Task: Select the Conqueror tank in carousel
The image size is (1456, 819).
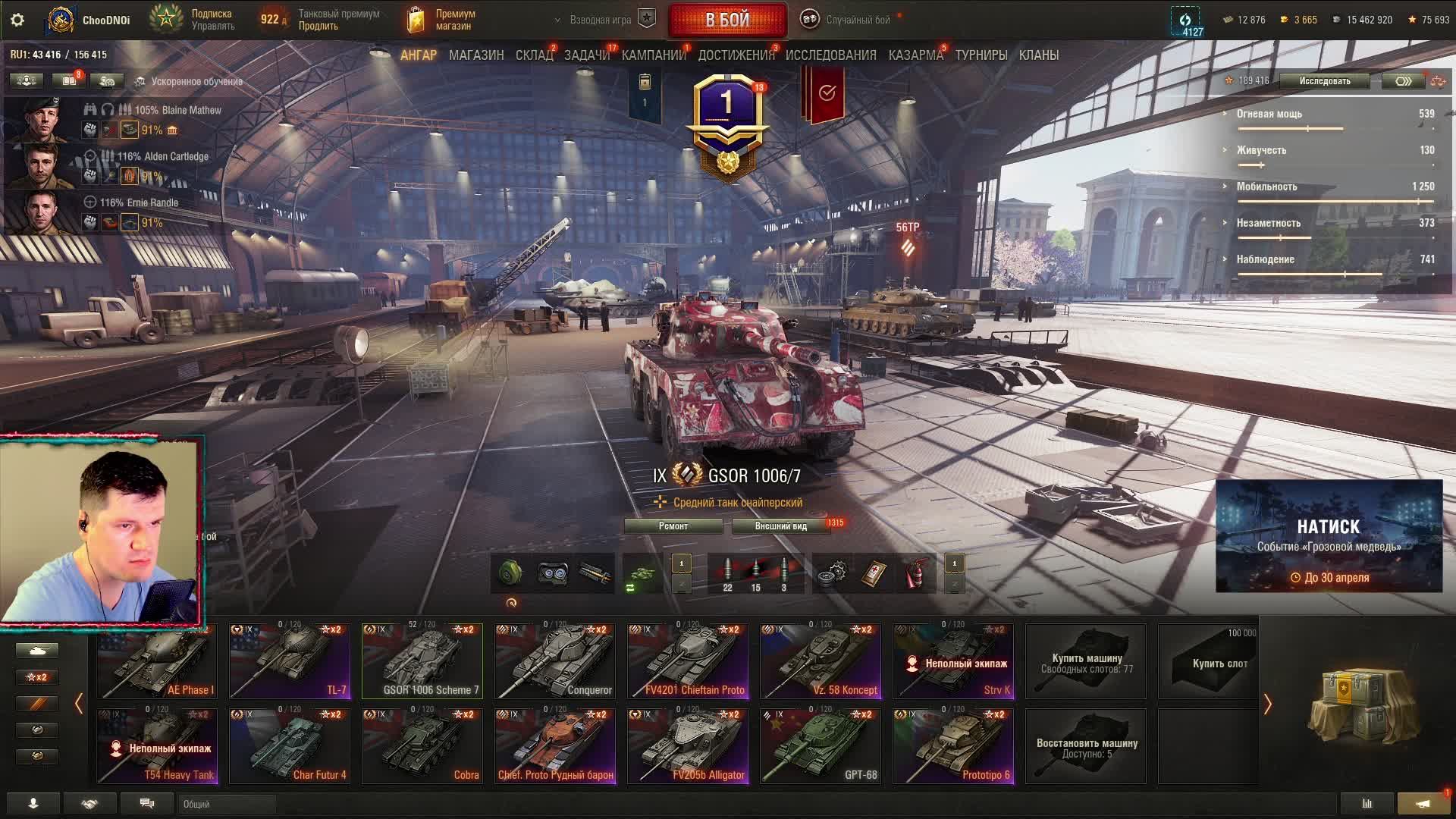Action: tap(555, 661)
